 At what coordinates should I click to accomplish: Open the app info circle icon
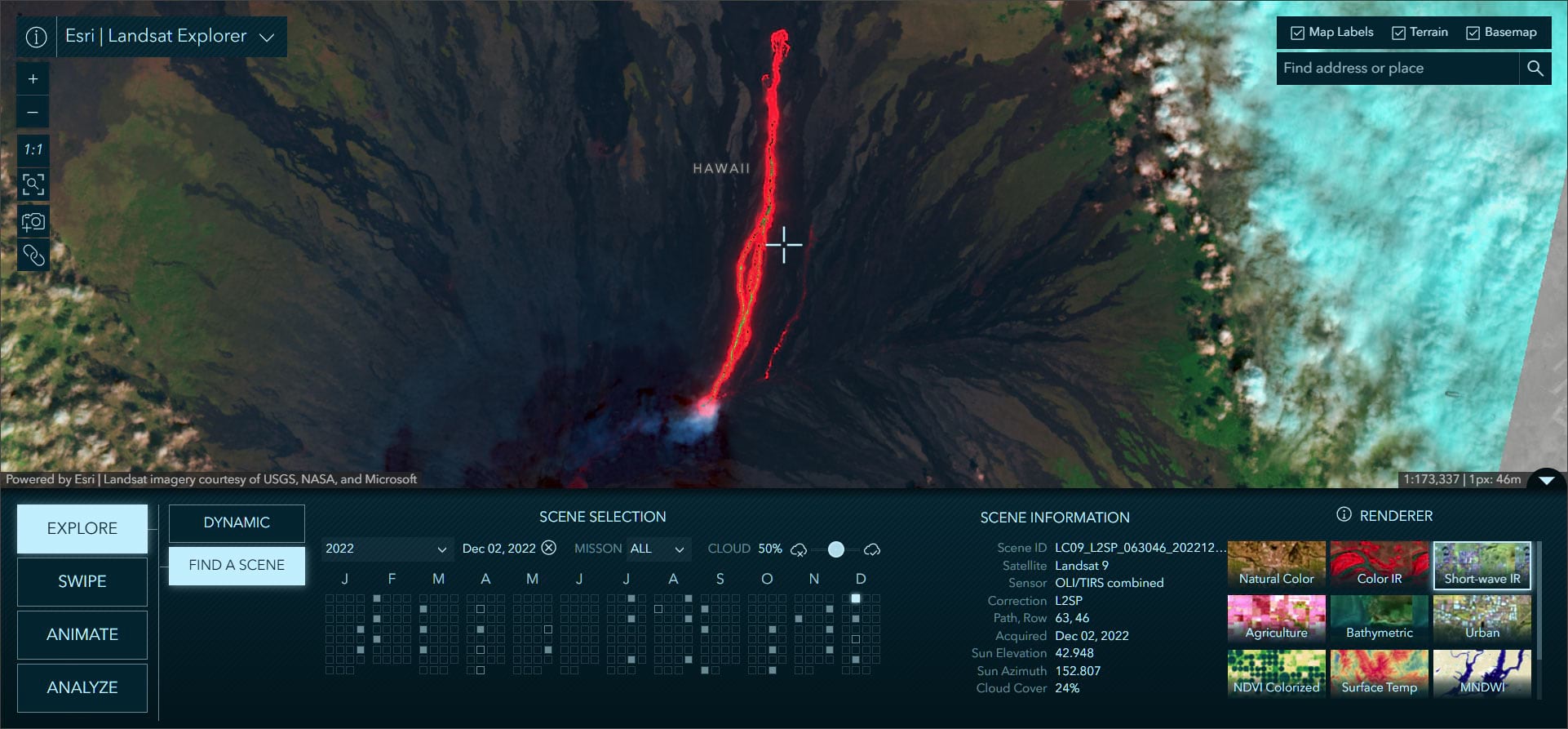tap(35, 36)
